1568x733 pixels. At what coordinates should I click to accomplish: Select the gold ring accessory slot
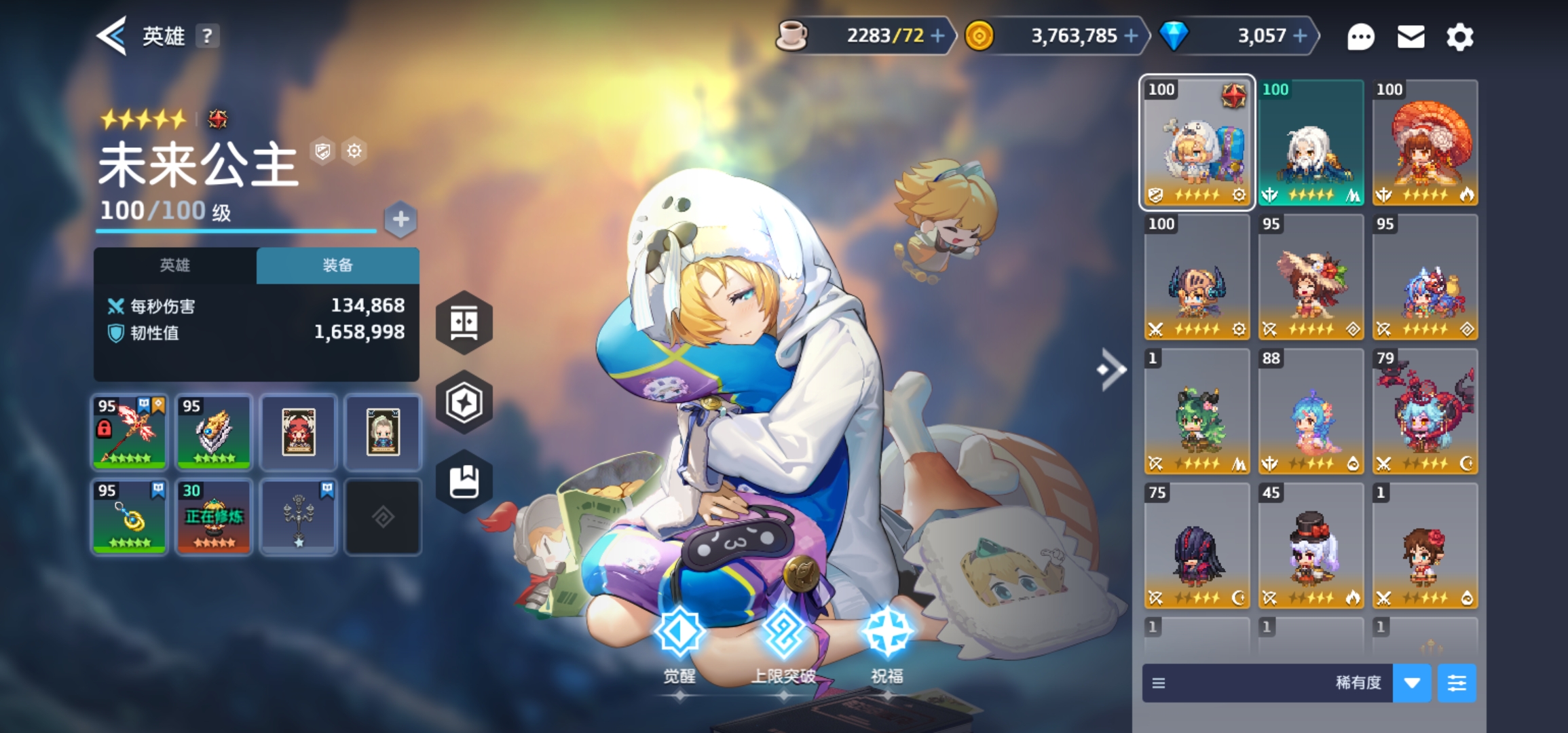point(129,516)
